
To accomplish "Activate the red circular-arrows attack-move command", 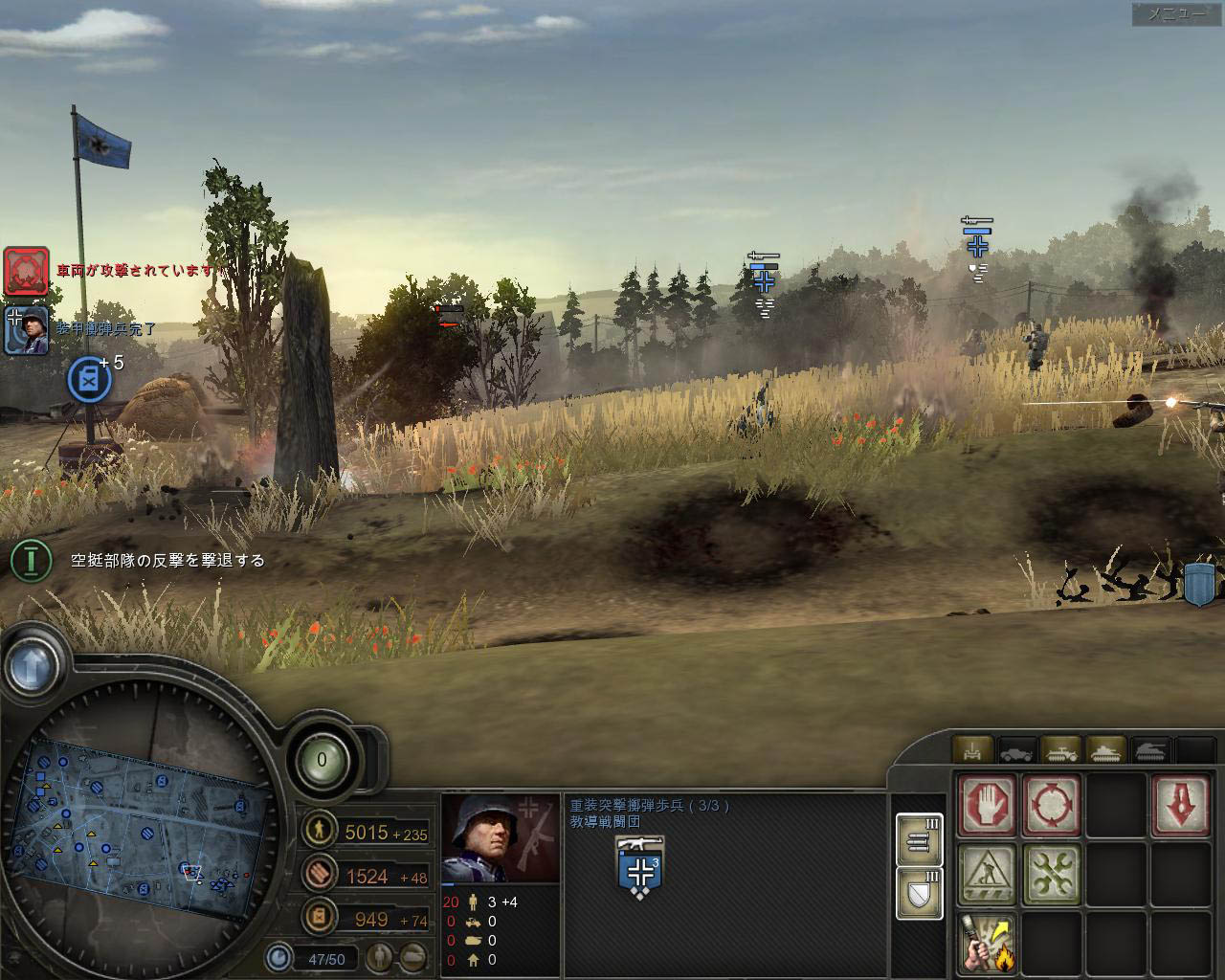I will tap(1051, 805).
